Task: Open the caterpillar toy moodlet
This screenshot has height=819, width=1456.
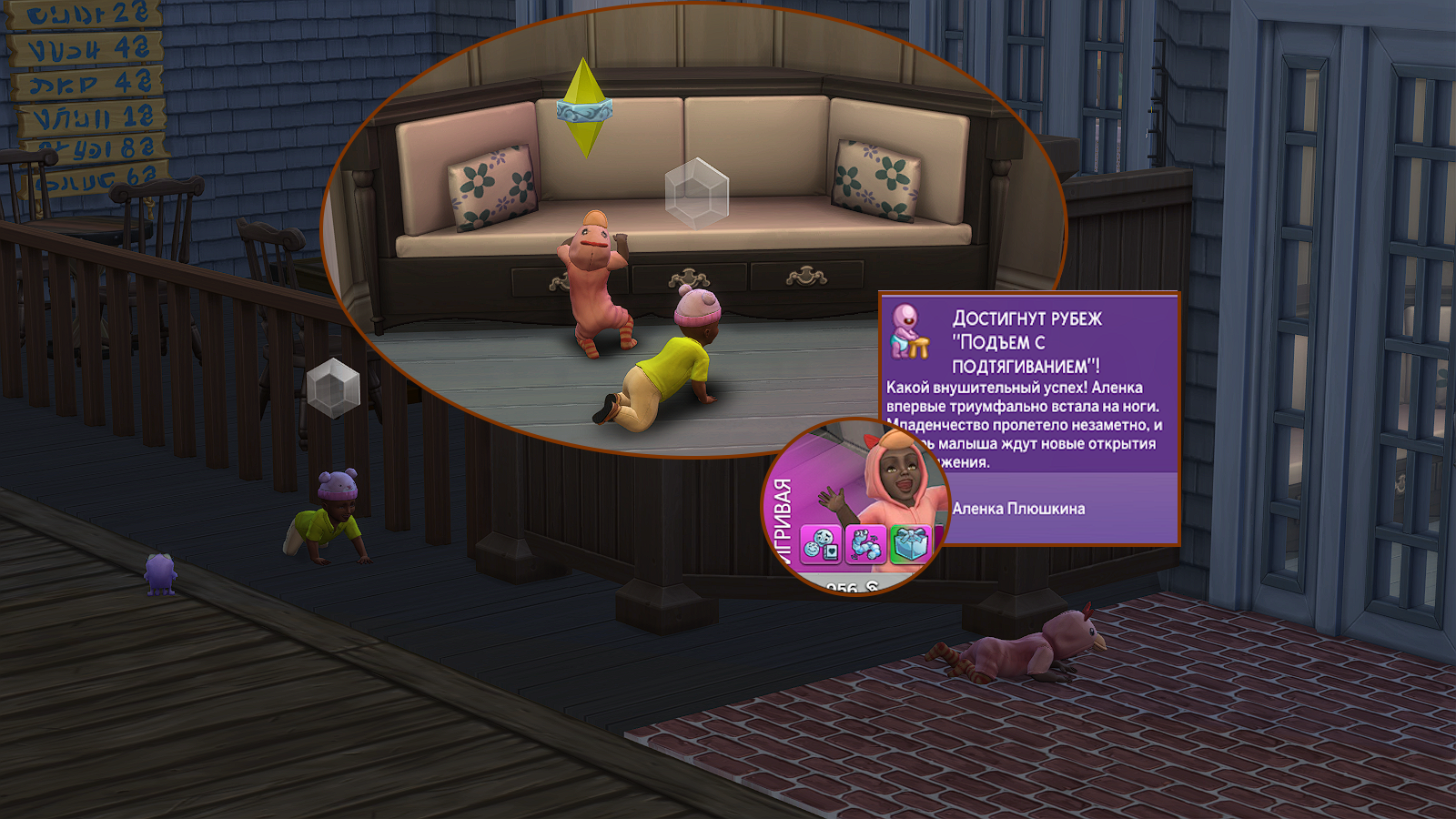Action: [864, 545]
